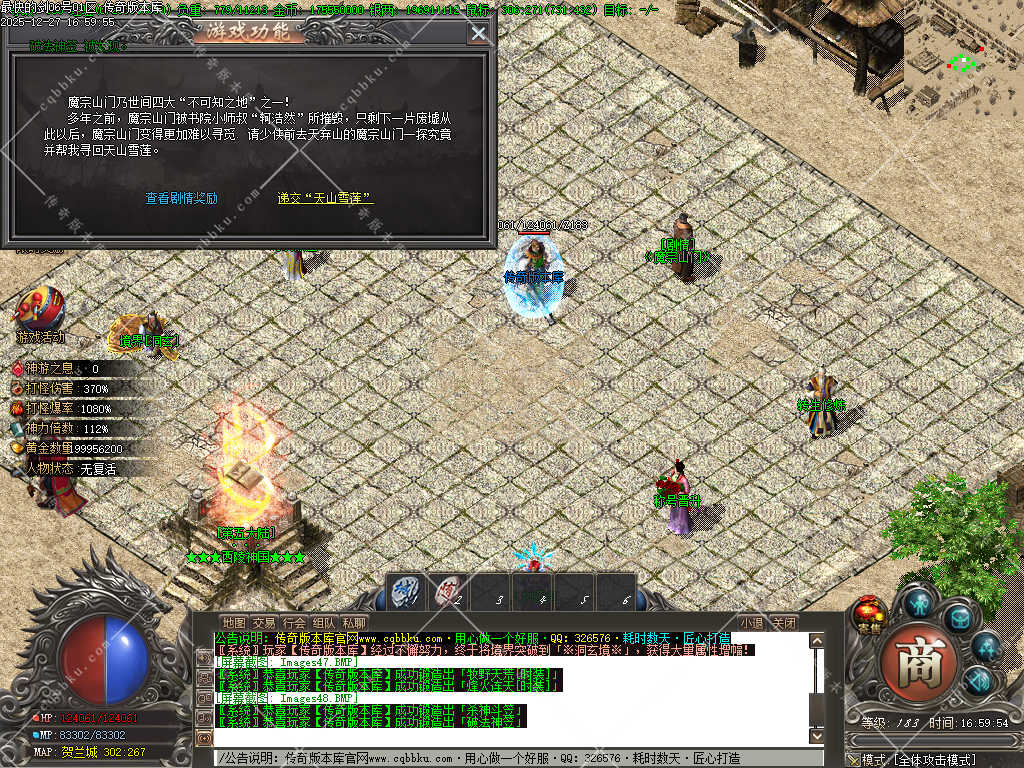Open the 游戏活动 drum icon
1024x768 pixels.
39,309
